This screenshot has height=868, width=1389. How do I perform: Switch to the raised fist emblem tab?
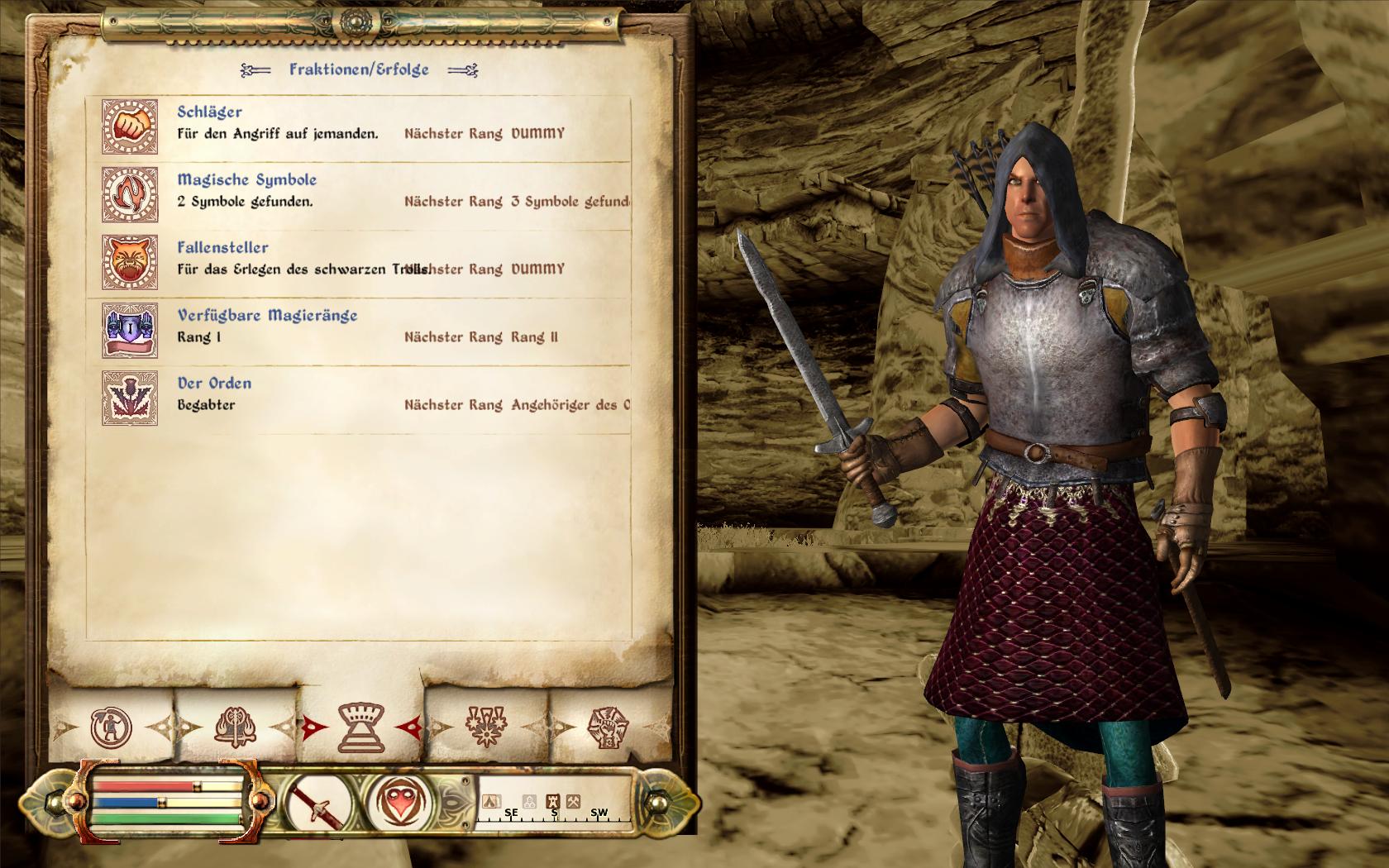pos(608,728)
